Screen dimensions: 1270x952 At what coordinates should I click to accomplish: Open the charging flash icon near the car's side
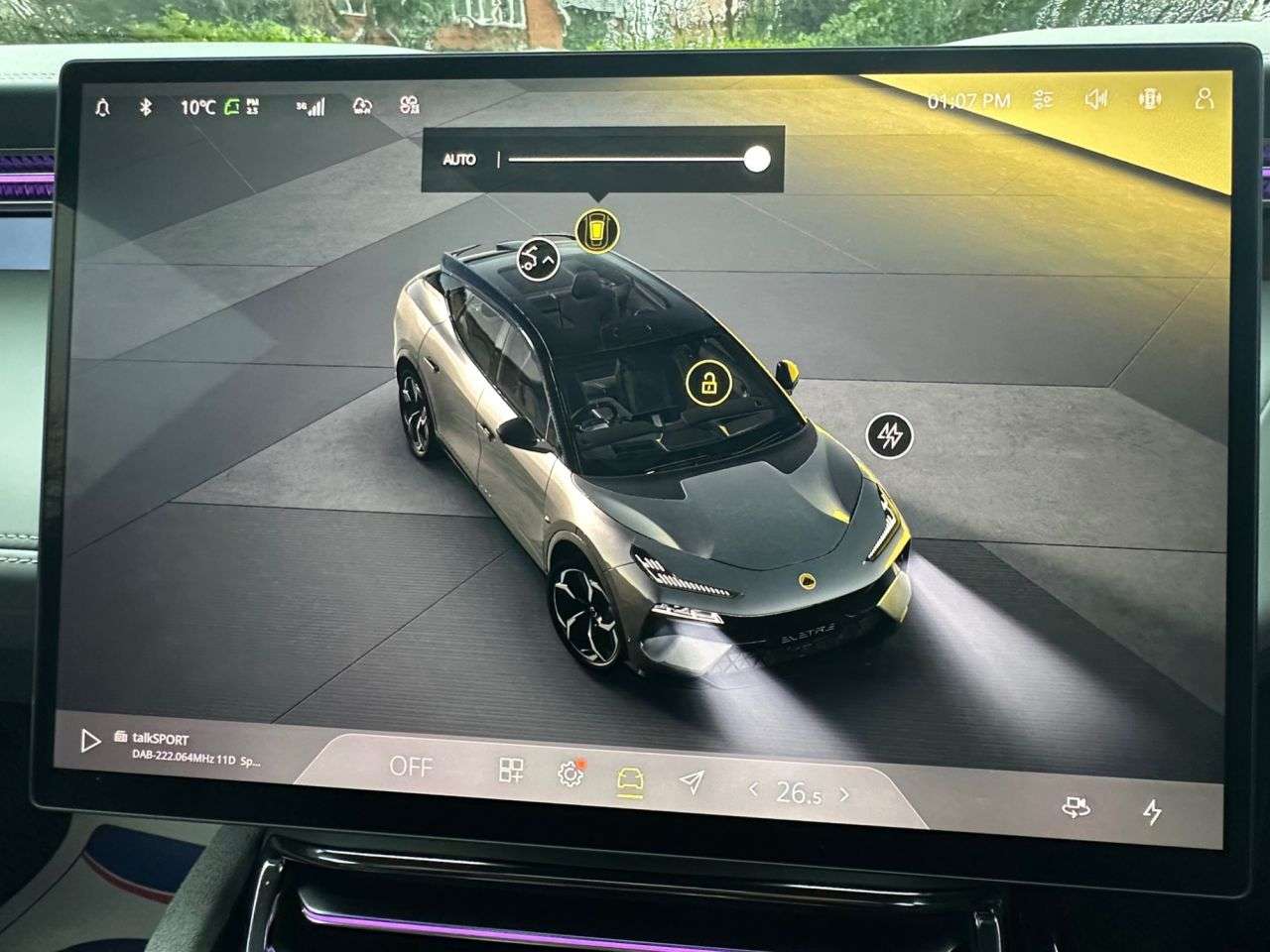click(x=890, y=434)
